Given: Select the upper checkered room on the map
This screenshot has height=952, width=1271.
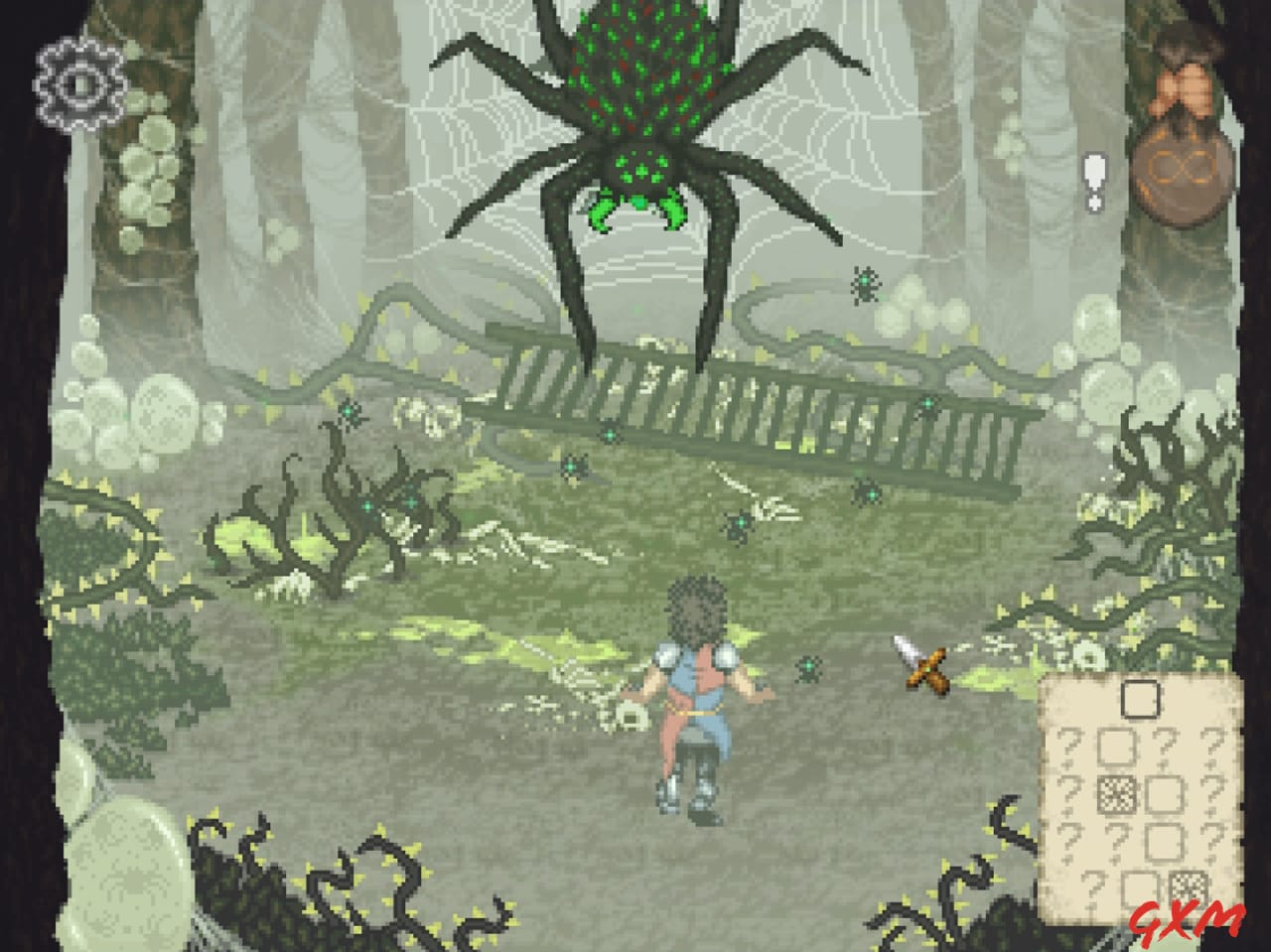Looking at the screenshot, I should click(1117, 794).
